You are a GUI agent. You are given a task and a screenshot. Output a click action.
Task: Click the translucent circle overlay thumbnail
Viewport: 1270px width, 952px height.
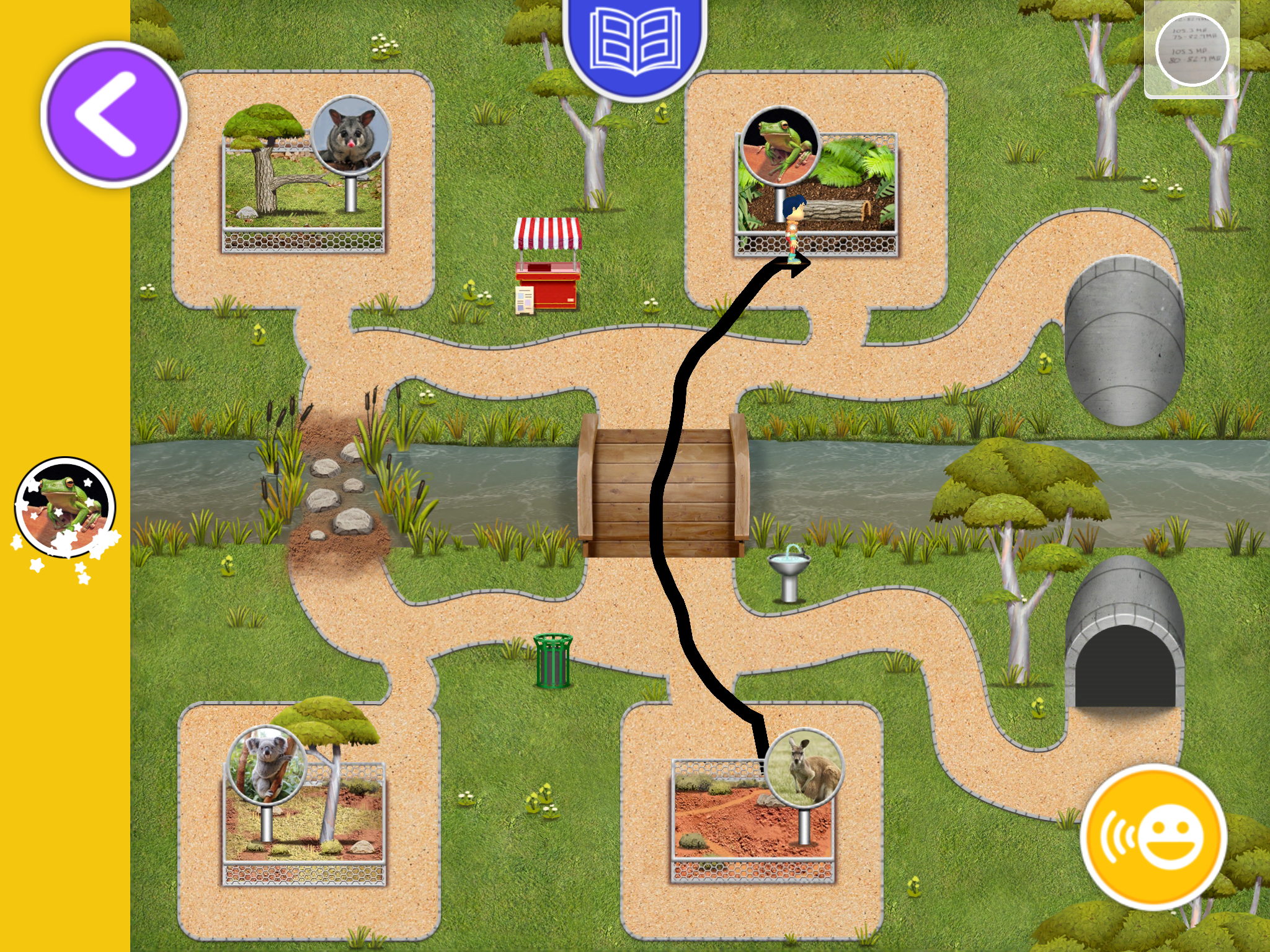pyautogui.click(x=1191, y=50)
